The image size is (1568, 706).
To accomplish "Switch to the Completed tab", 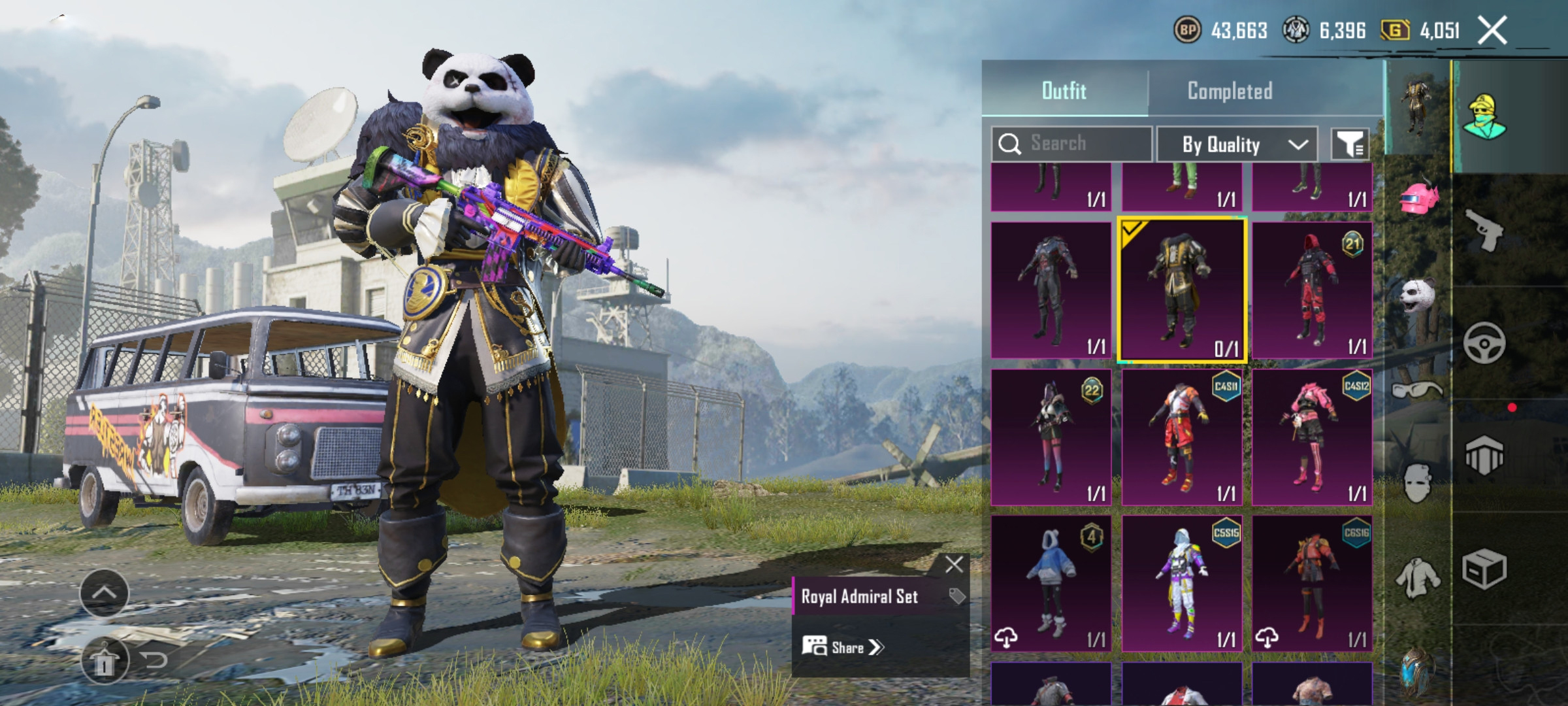I will coord(1229,91).
